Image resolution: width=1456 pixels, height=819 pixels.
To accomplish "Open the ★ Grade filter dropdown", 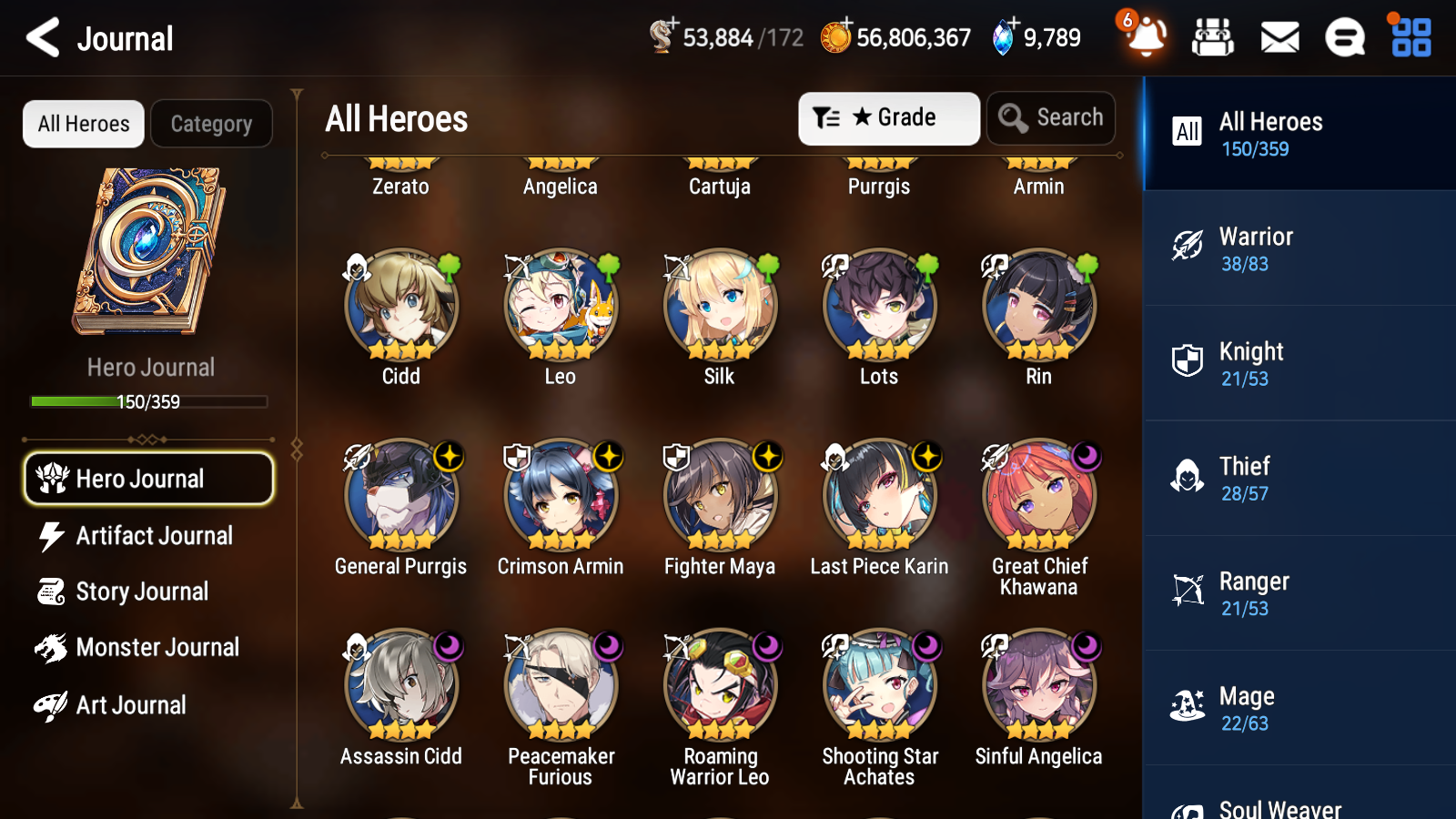I will tap(888, 117).
